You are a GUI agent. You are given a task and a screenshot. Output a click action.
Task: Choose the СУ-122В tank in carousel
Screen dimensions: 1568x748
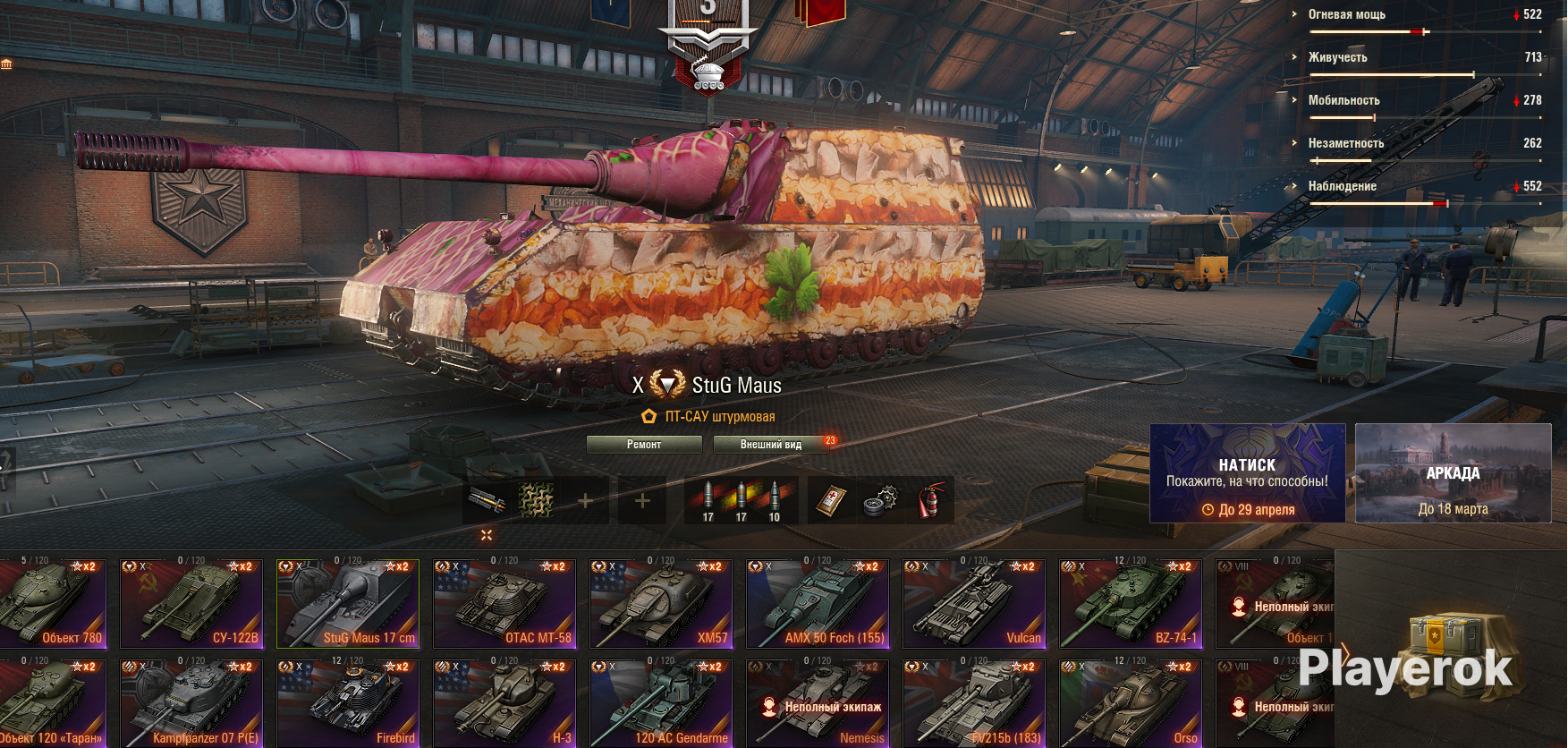click(x=191, y=603)
